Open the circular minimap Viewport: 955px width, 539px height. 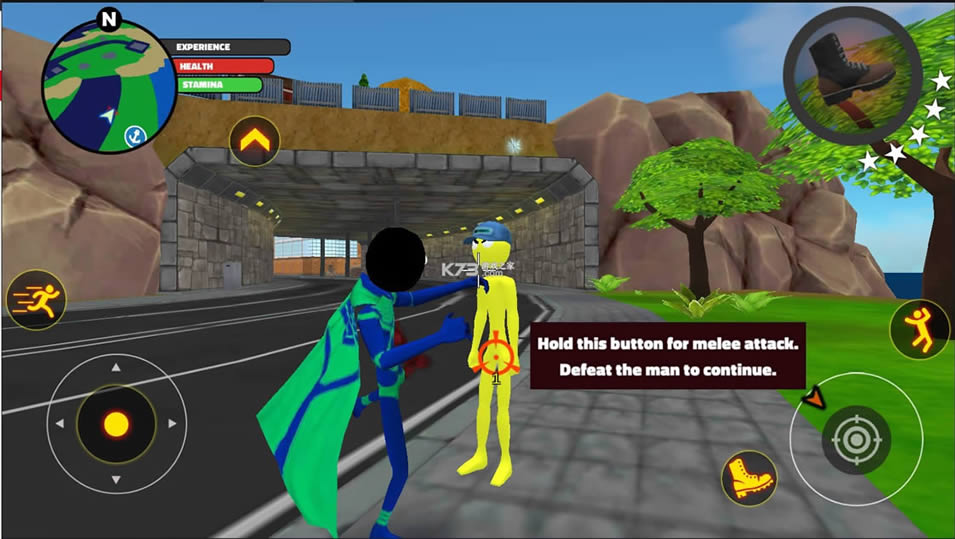[x=95, y=86]
